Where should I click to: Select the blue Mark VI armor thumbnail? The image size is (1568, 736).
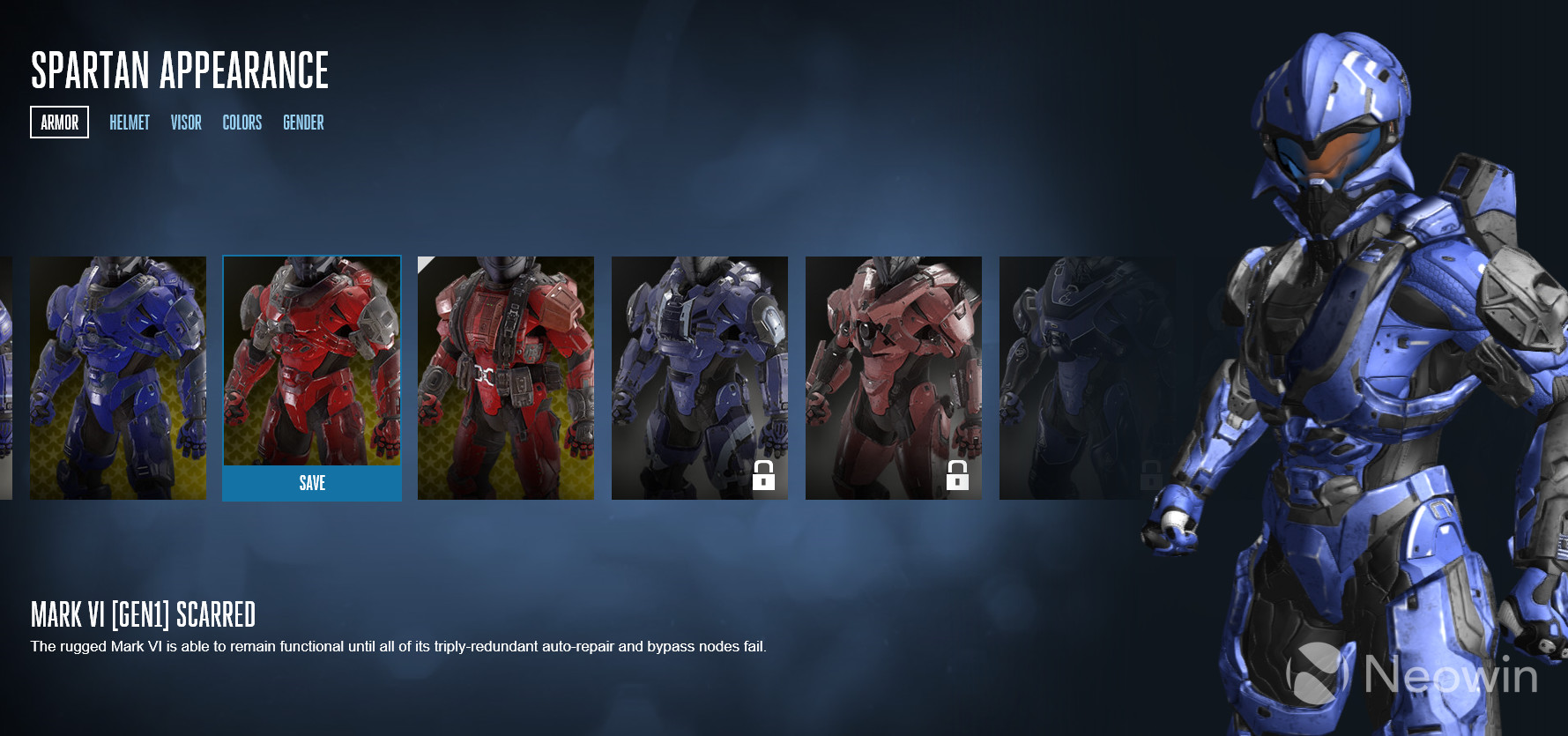(118, 377)
